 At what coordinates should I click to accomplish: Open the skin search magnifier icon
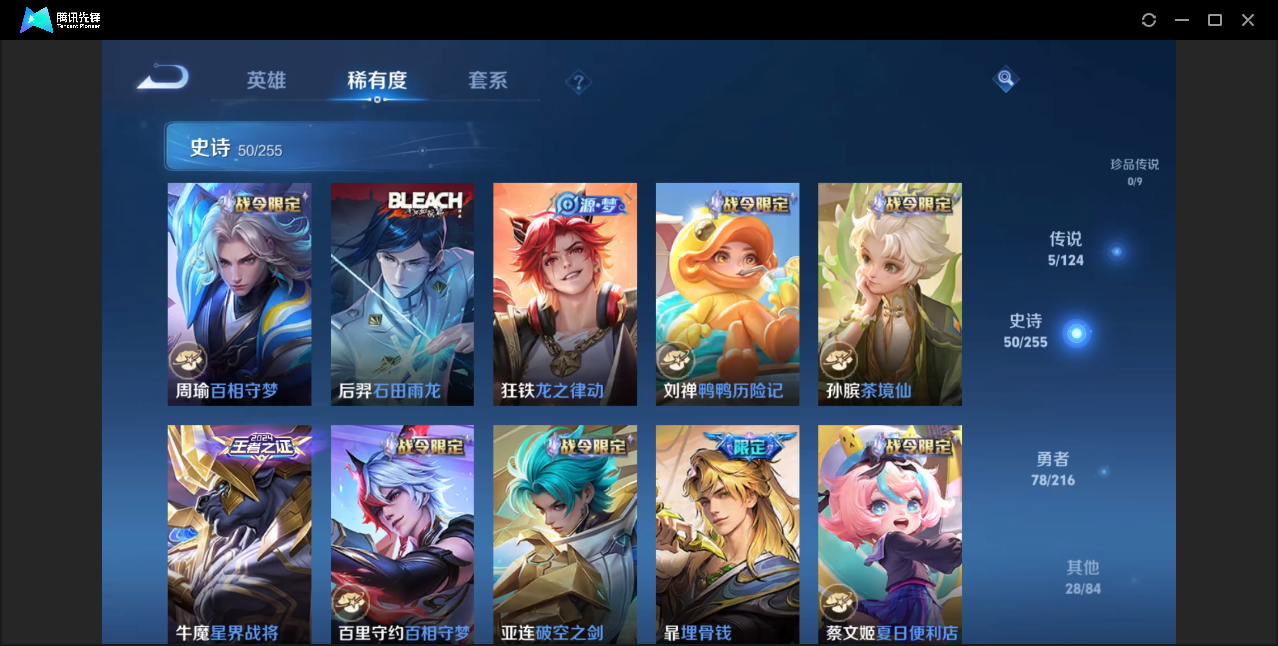[x=1005, y=79]
